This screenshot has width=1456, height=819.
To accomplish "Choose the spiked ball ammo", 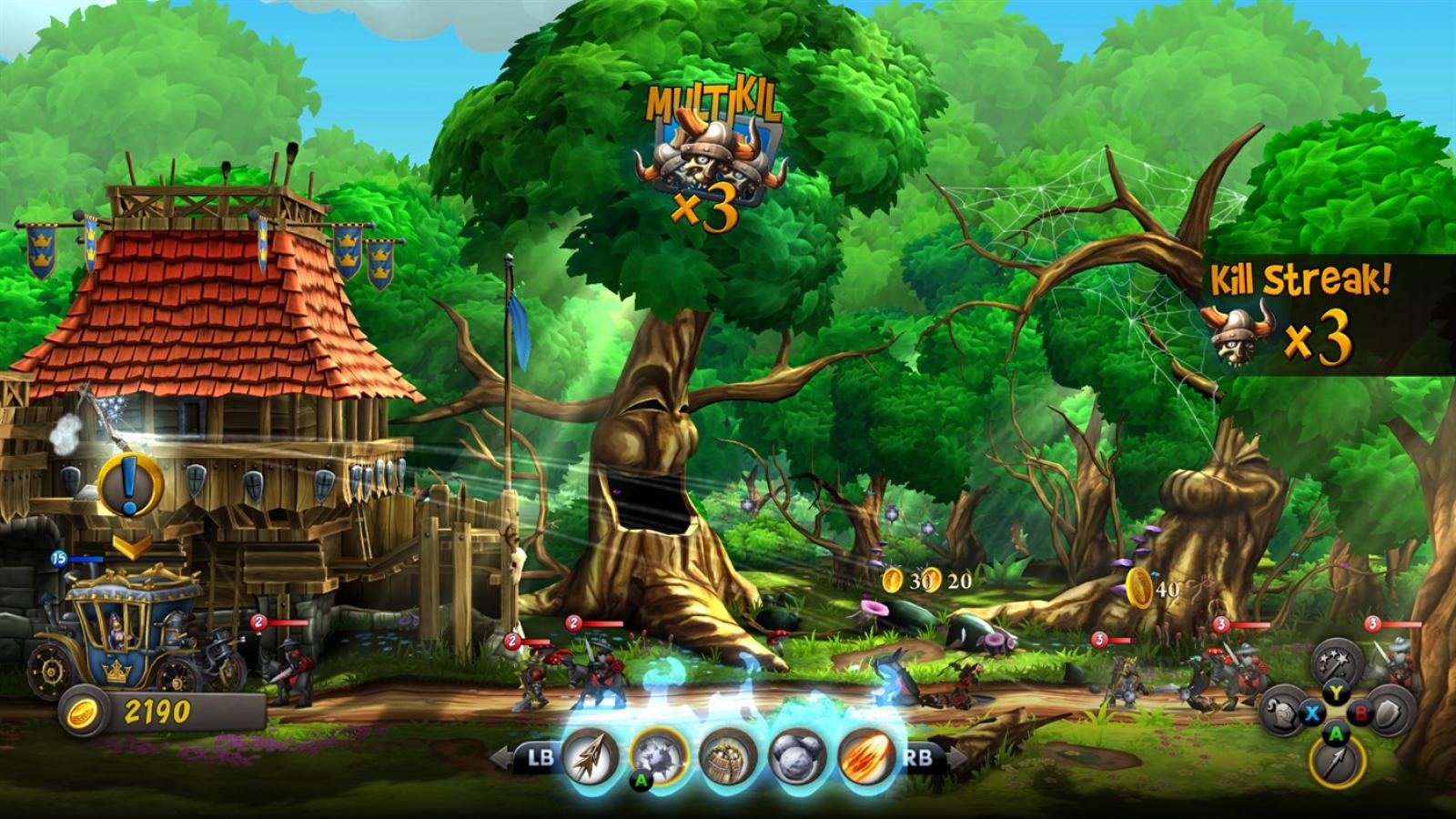I will [659, 756].
